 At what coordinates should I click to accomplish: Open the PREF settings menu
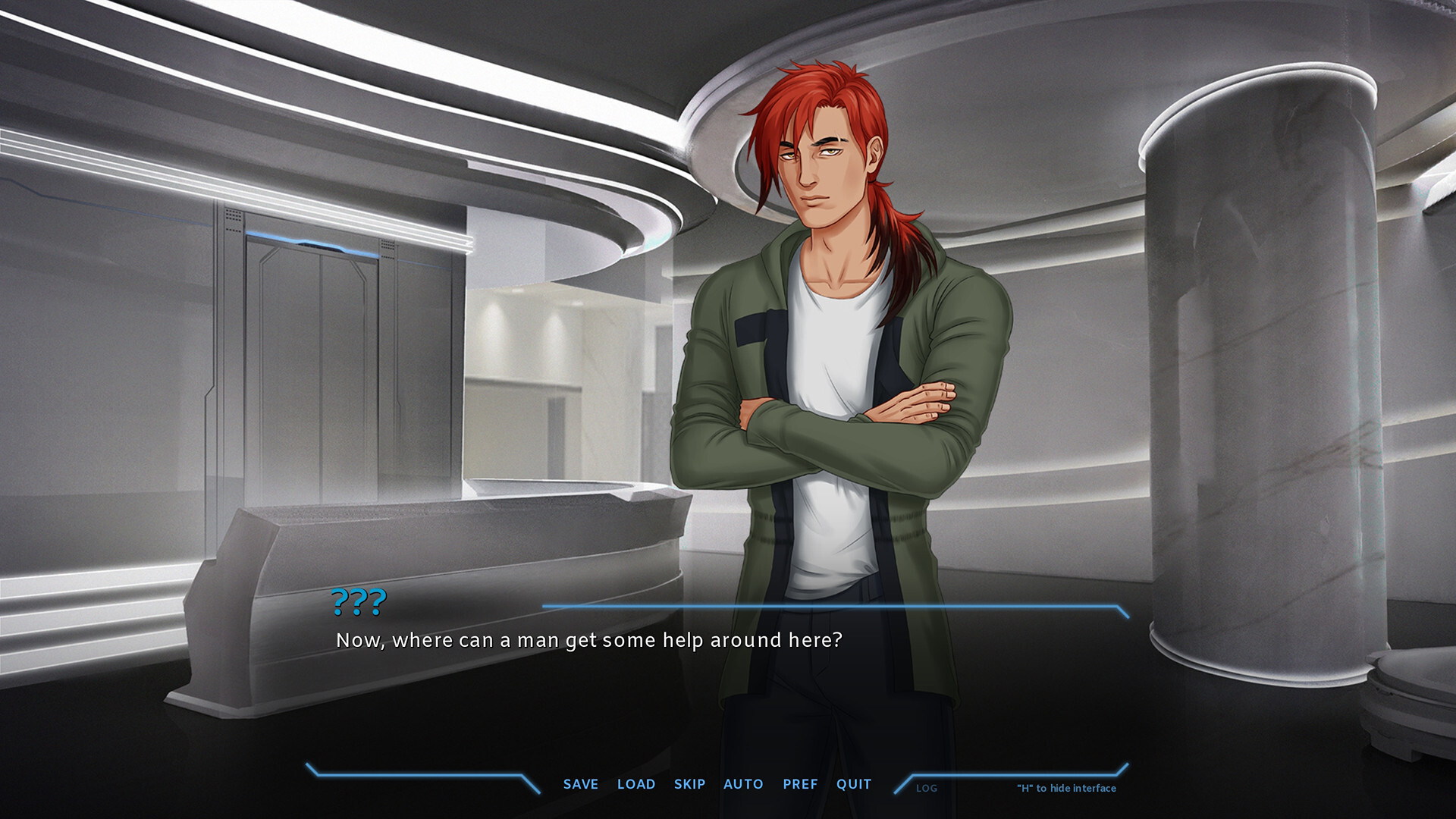pyautogui.click(x=800, y=784)
